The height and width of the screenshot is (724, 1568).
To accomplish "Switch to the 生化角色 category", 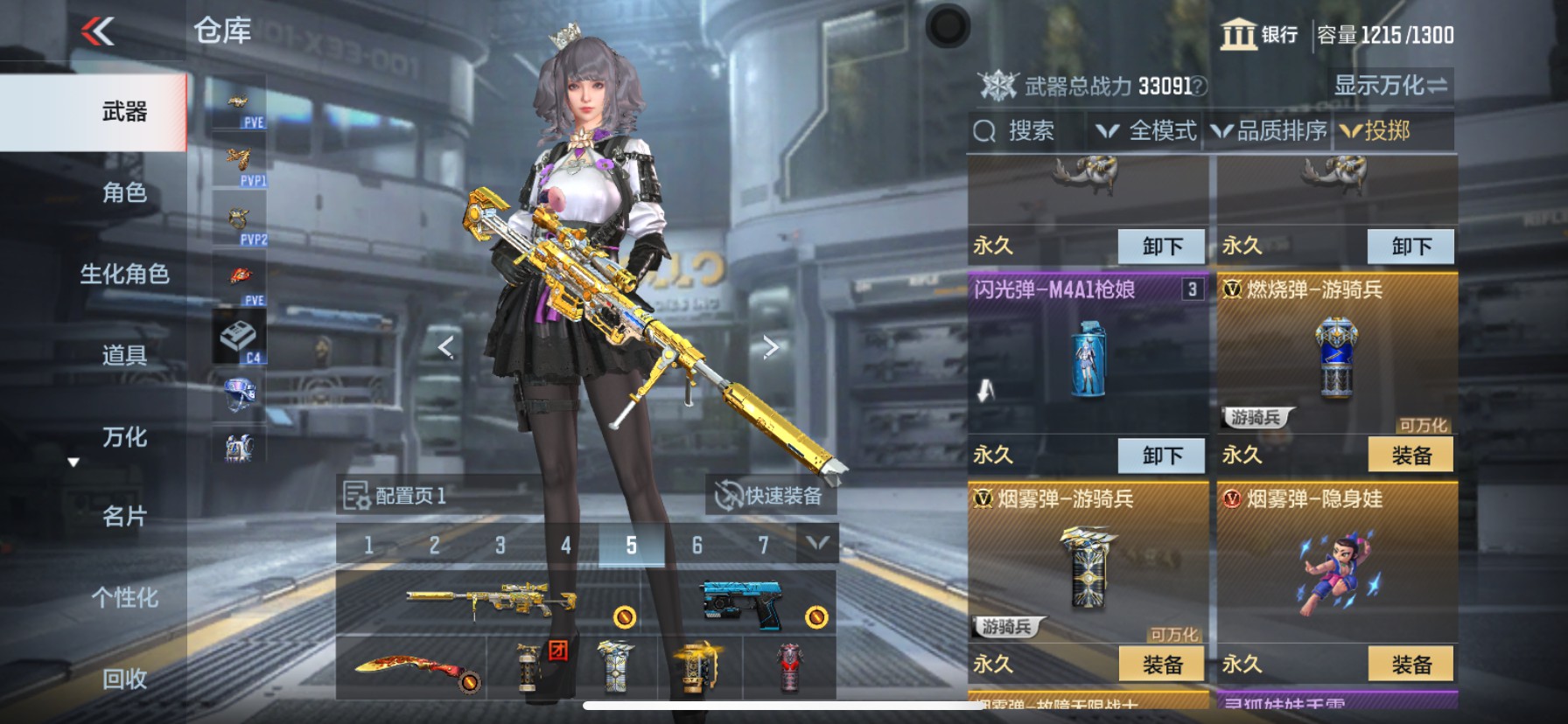I will [124, 274].
